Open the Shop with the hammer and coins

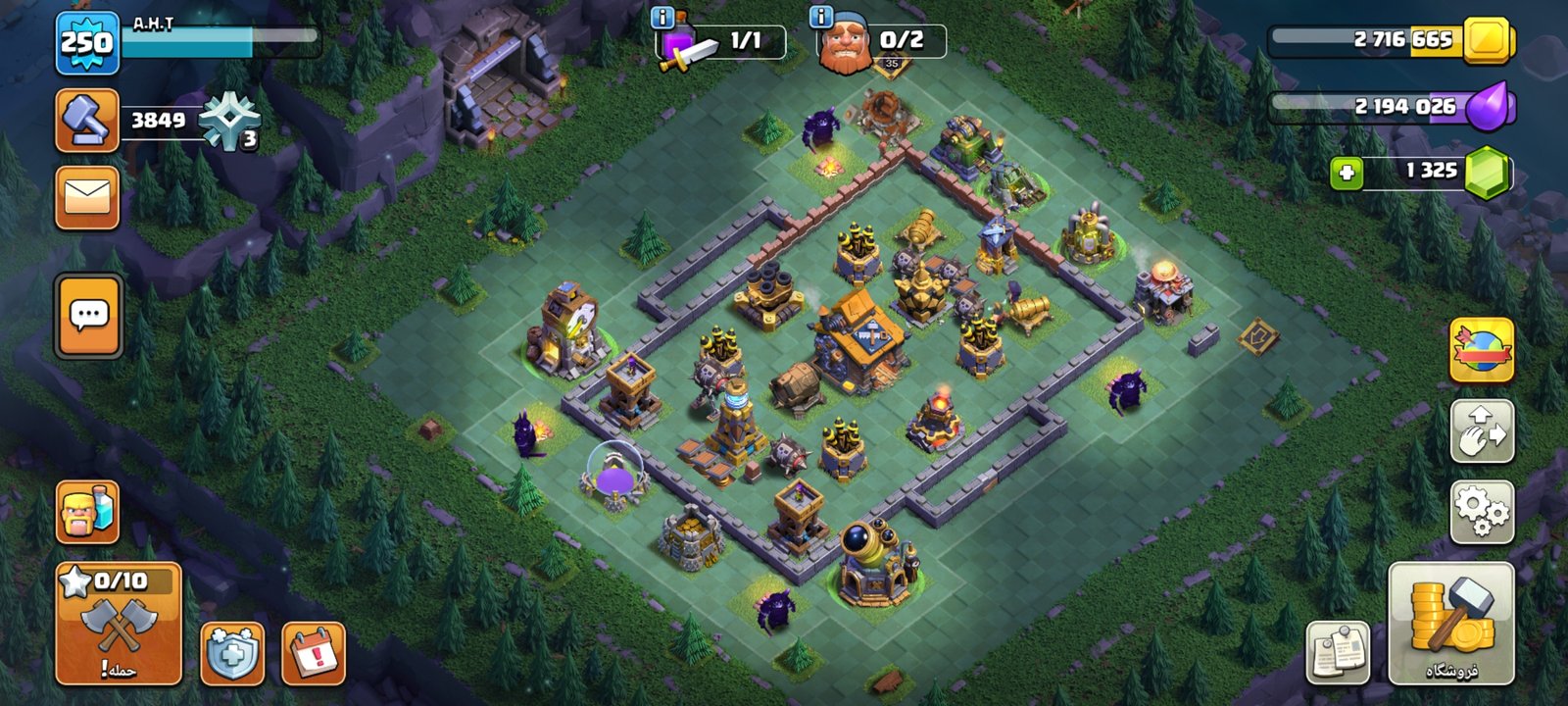pos(1450,624)
